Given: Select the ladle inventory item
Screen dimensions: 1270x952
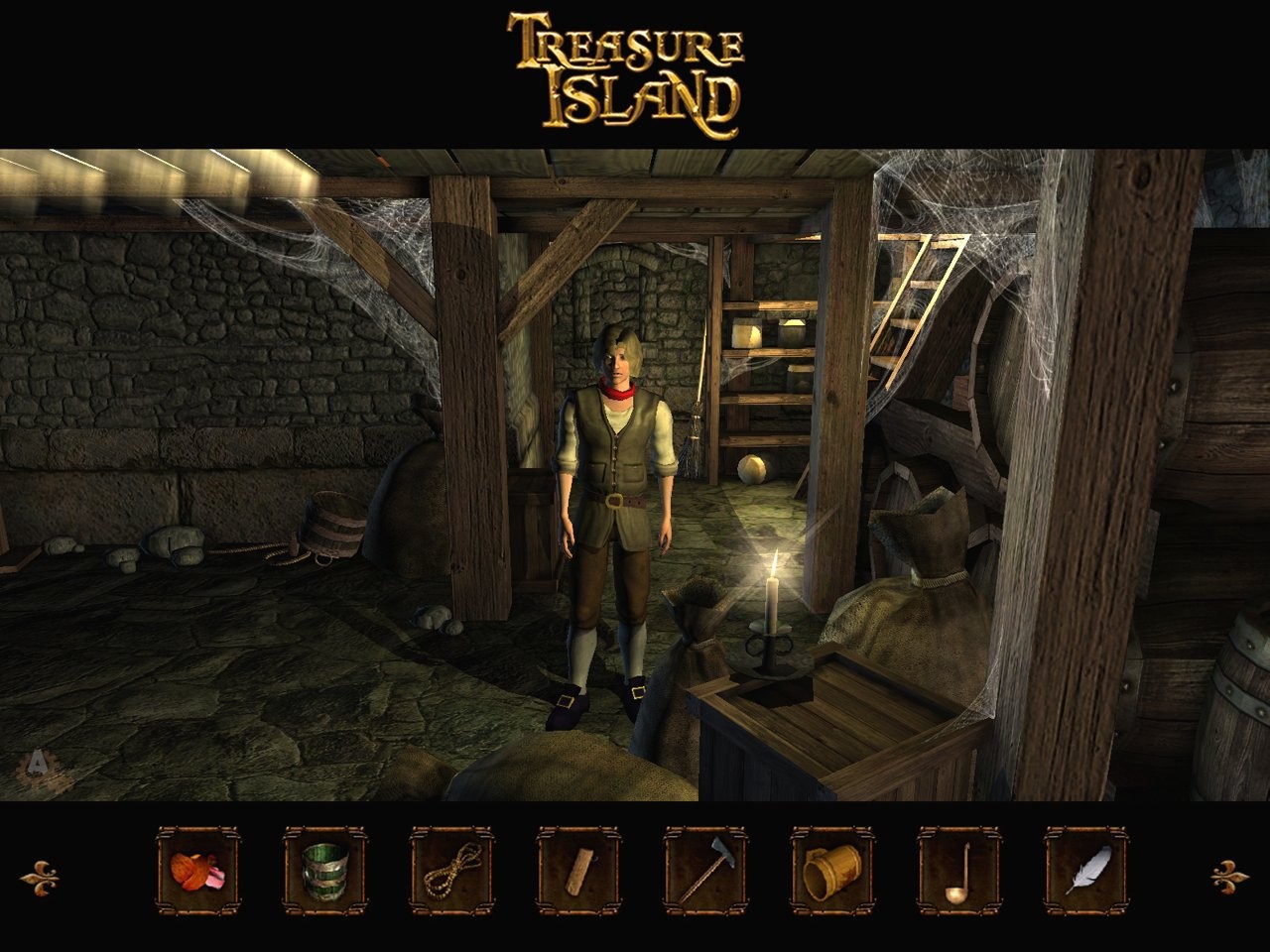Looking at the screenshot, I should (959, 871).
